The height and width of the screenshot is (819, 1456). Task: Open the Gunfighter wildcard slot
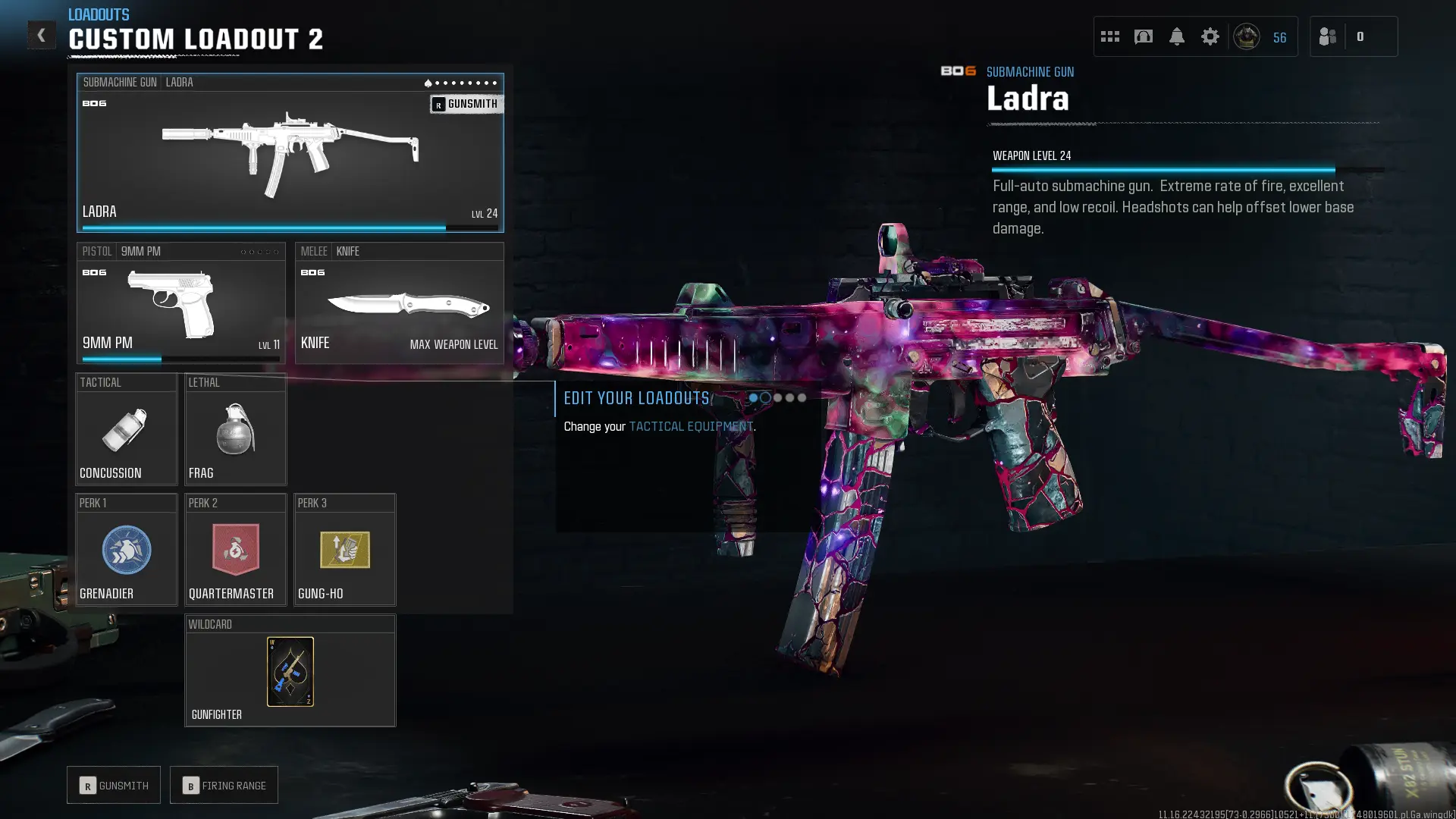(x=290, y=671)
